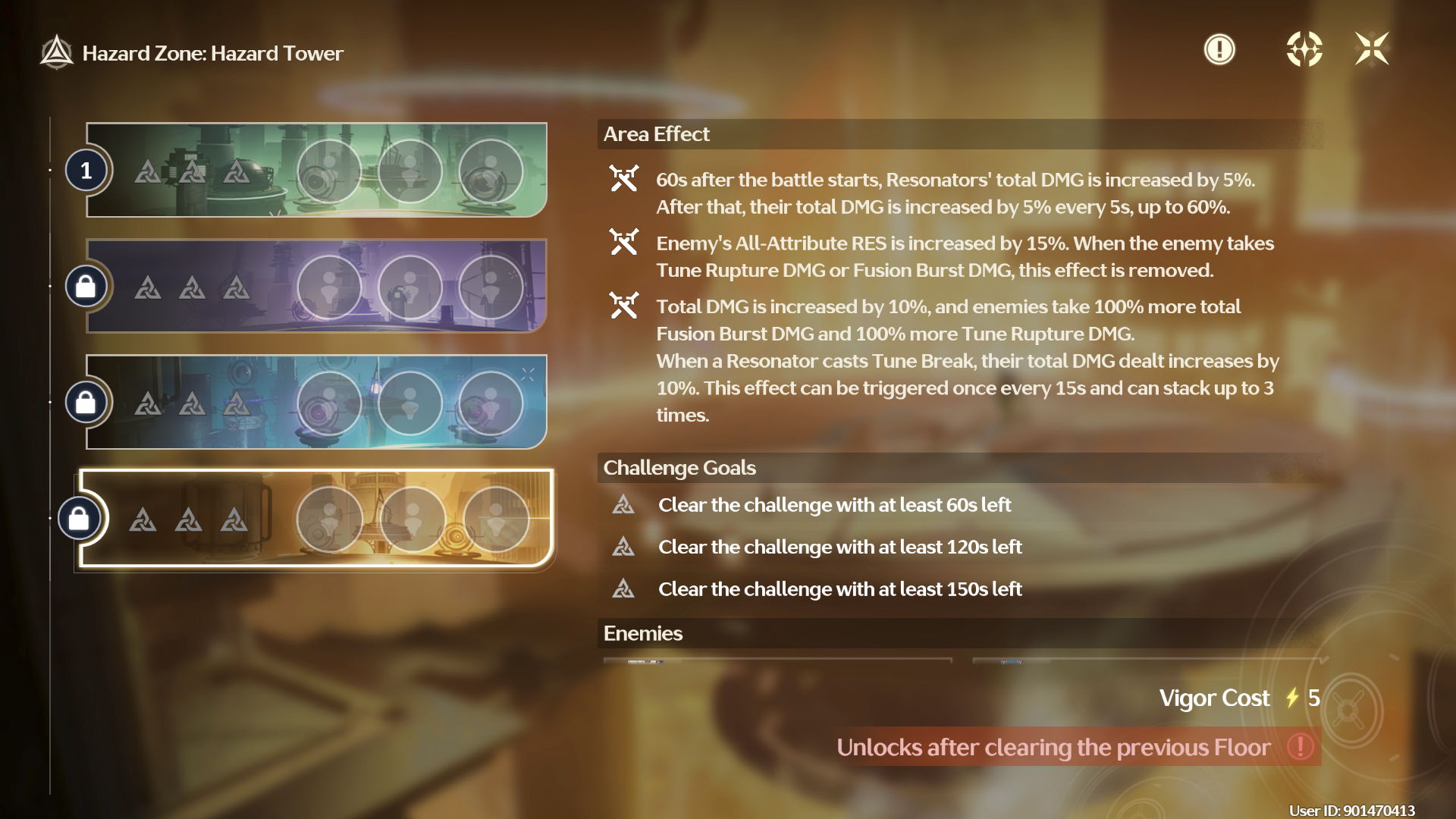This screenshot has width=1456, height=819.
Task: Open the round four-pointed emblem icon
Action: tap(1304, 50)
